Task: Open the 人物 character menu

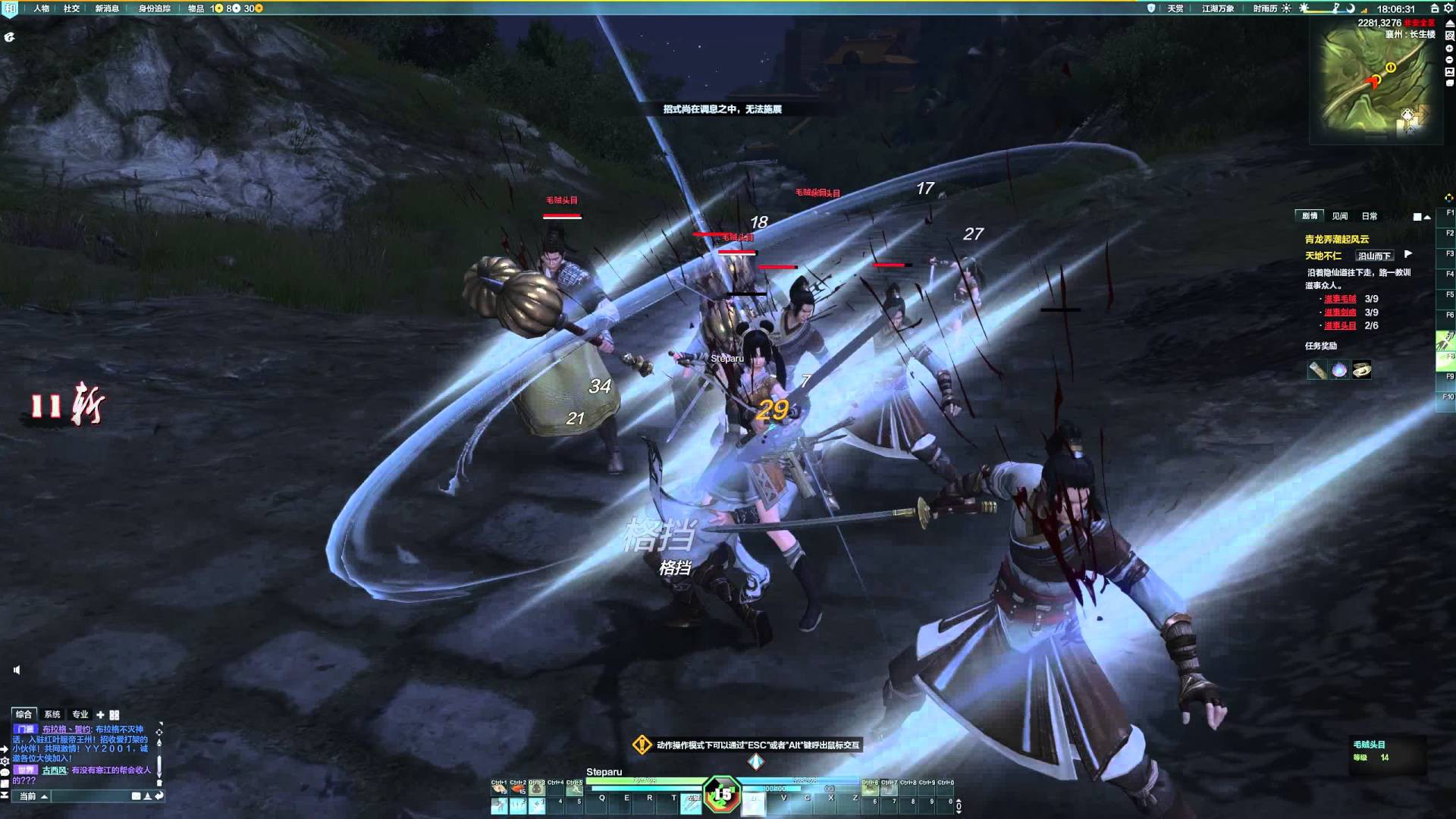Action: point(41,8)
